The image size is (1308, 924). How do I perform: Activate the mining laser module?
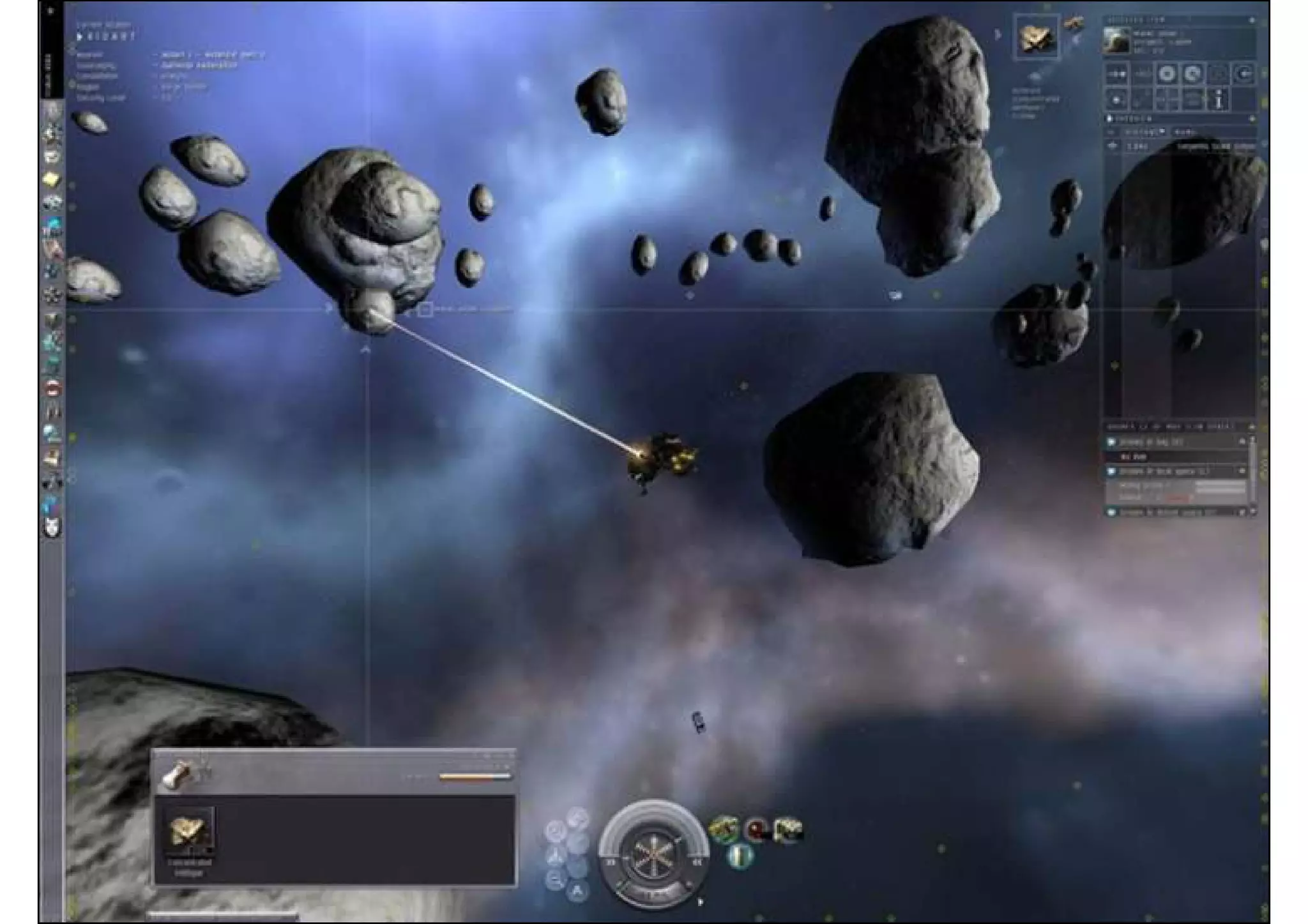pyautogui.click(x=724, y=830)
